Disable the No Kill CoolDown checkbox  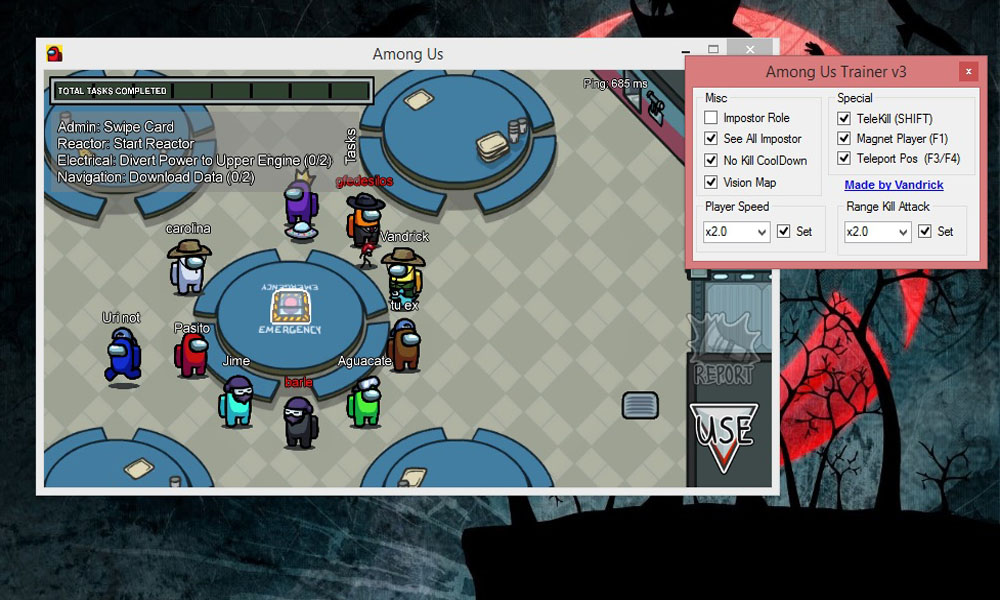point(711,161)
